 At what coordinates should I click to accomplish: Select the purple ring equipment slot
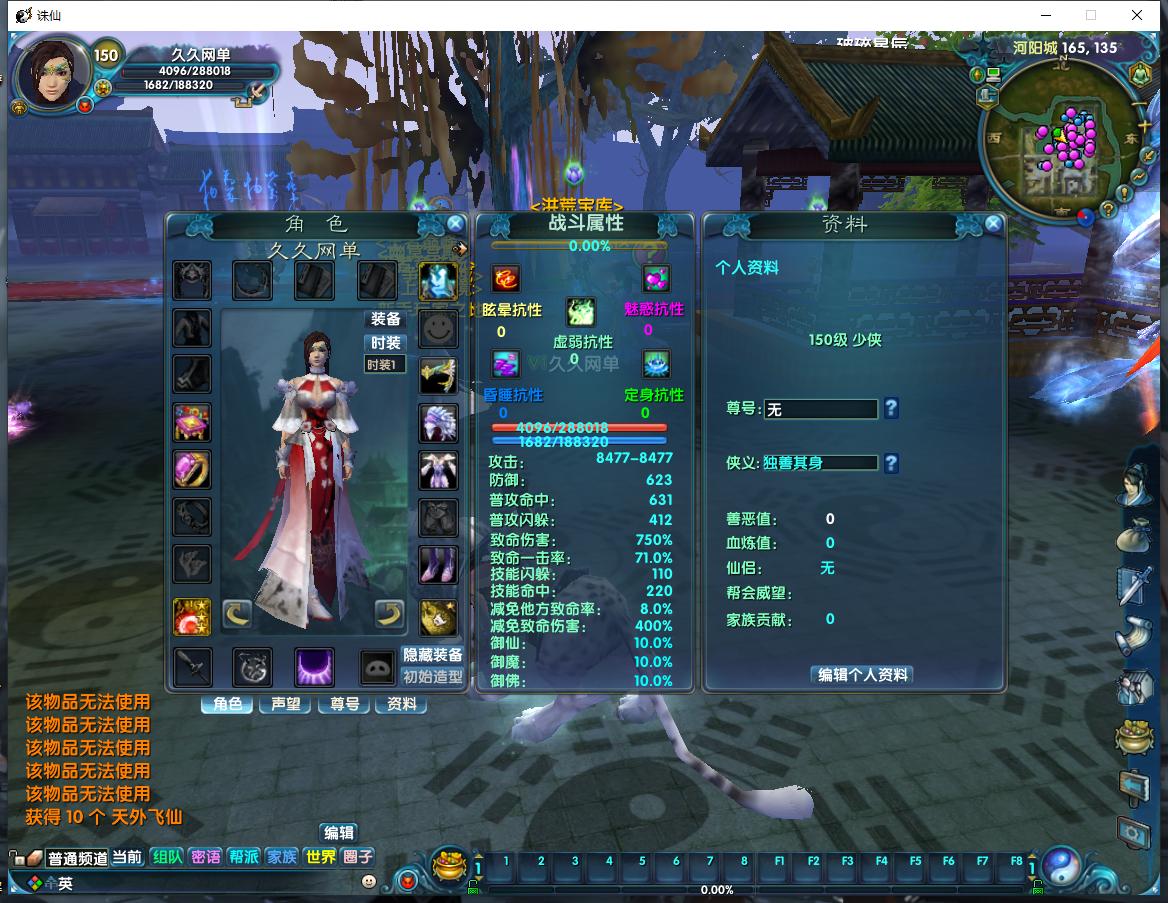coord(191,468)
